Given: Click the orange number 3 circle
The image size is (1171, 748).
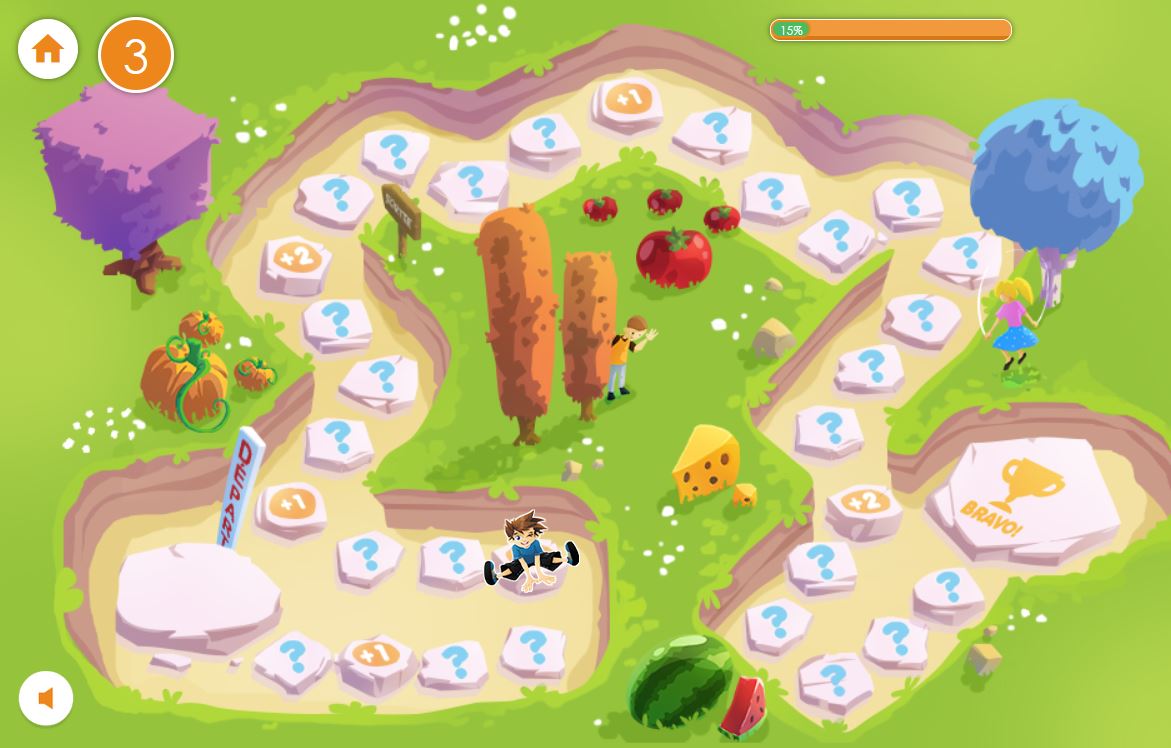Looking at the screenshot, I should [136, 55].
